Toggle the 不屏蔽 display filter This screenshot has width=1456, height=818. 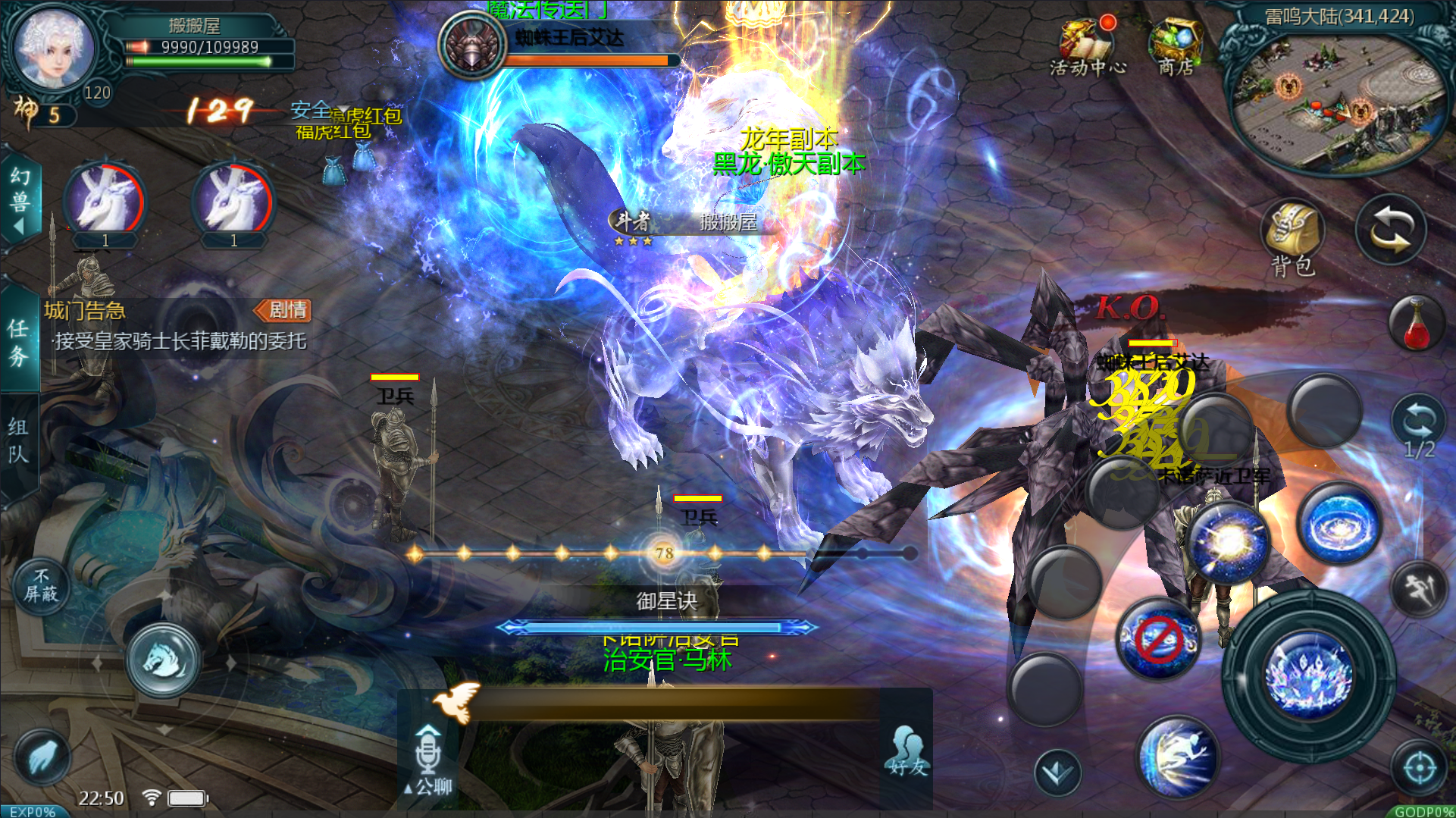[x=41, y=587]
